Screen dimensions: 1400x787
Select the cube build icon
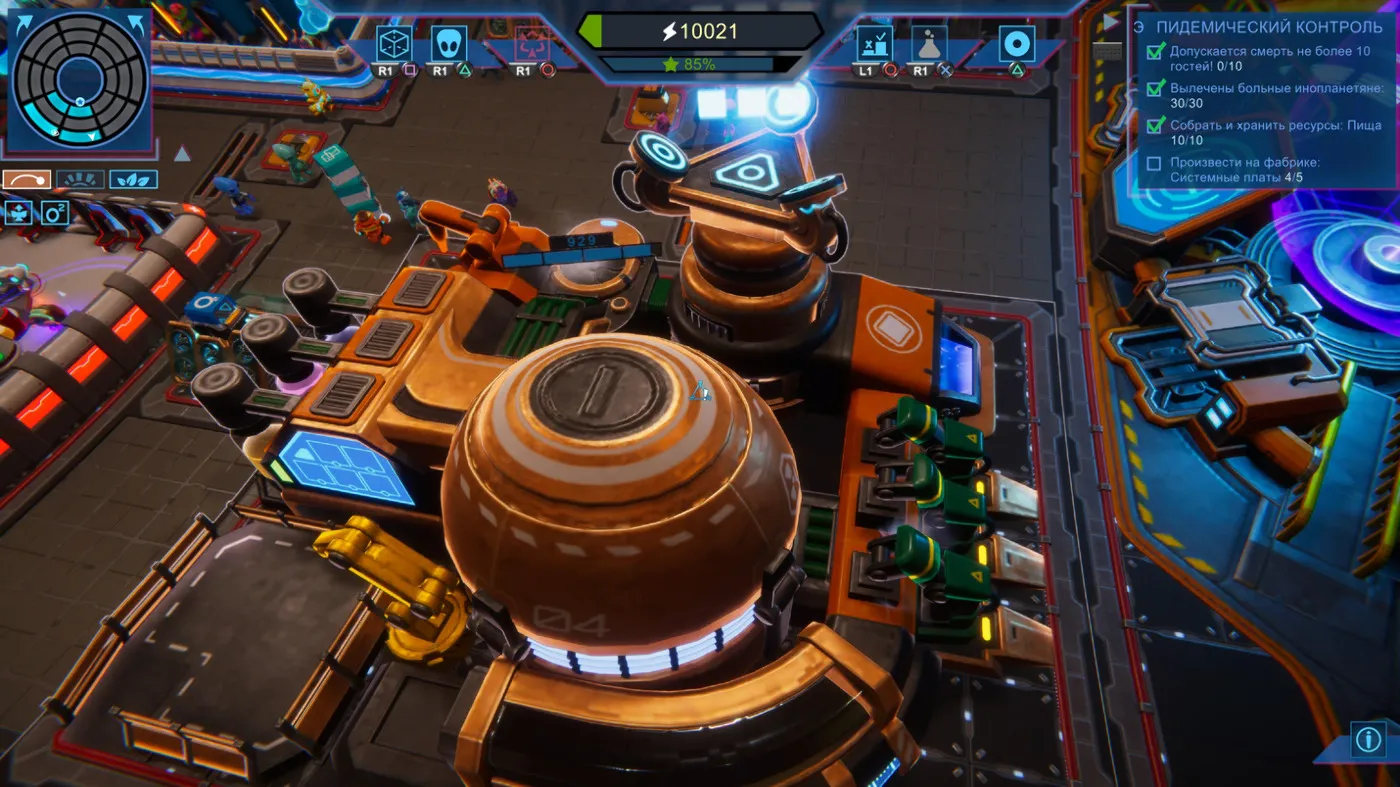point(393,44)
